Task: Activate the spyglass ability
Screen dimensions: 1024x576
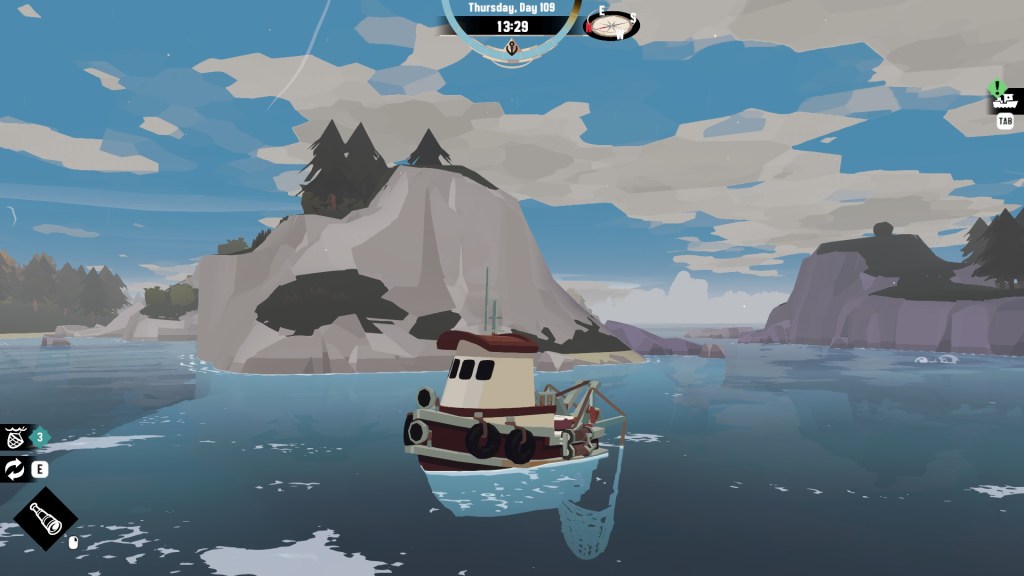Action: [45, 518]
